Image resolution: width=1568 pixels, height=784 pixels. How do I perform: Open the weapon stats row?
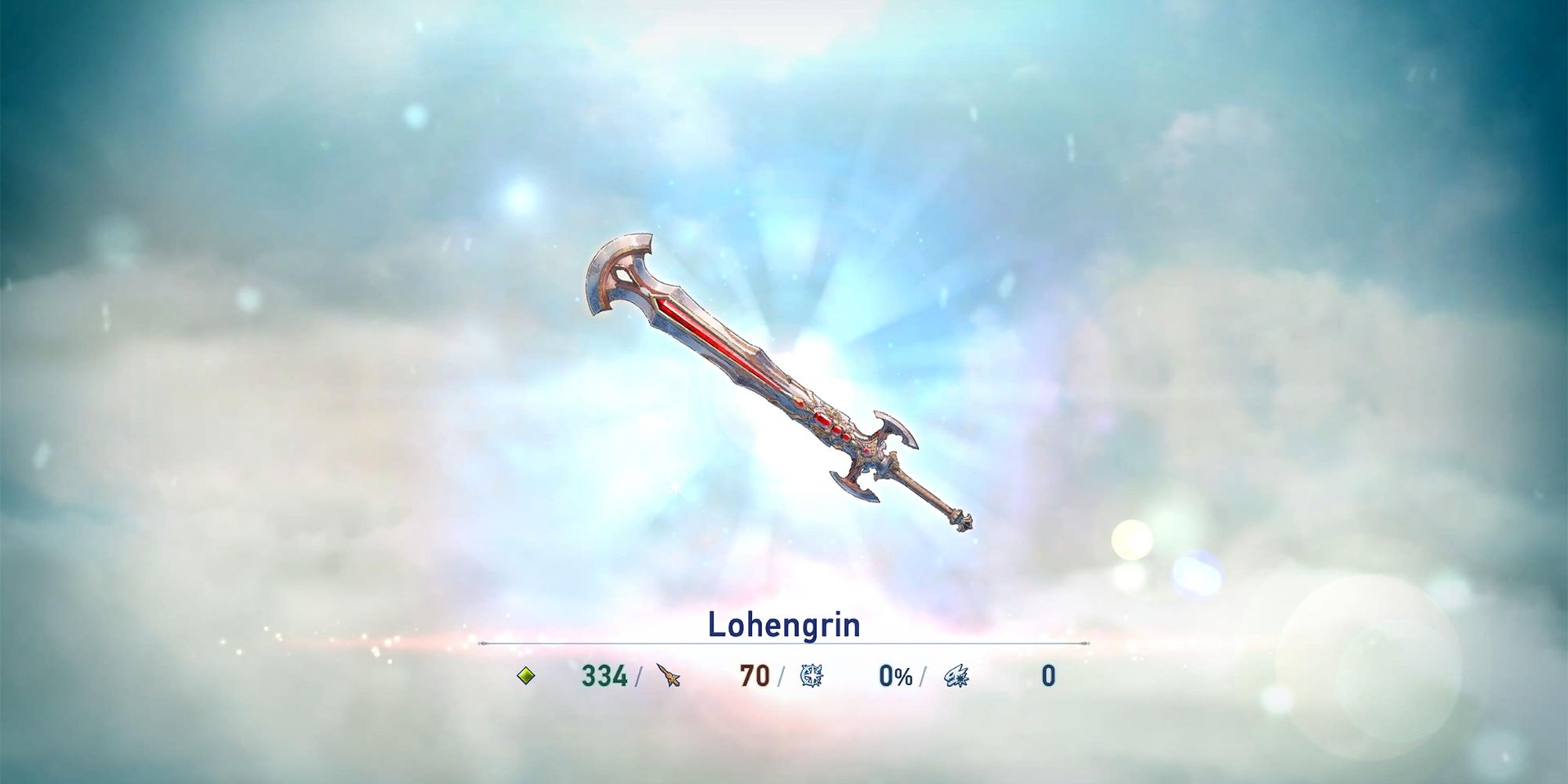tap(784, 676)
